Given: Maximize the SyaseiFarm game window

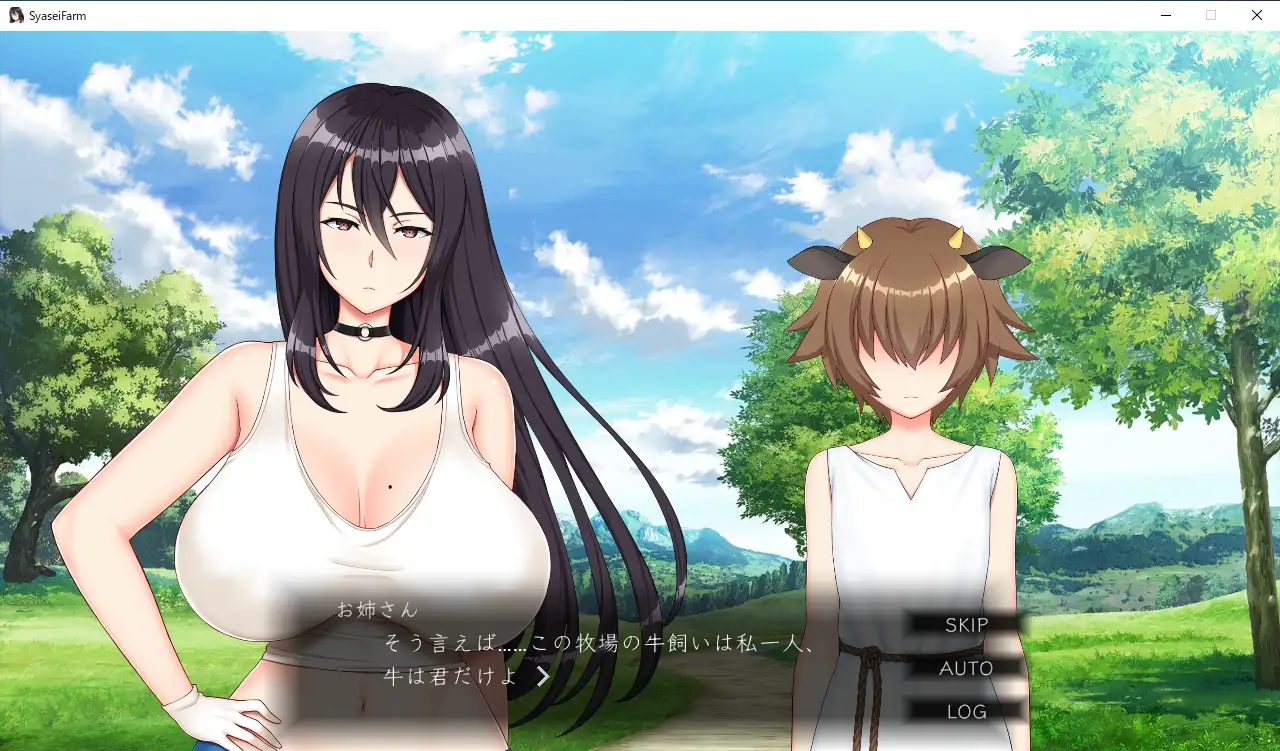Looking at the screenshot, I should coord(1211,15).
